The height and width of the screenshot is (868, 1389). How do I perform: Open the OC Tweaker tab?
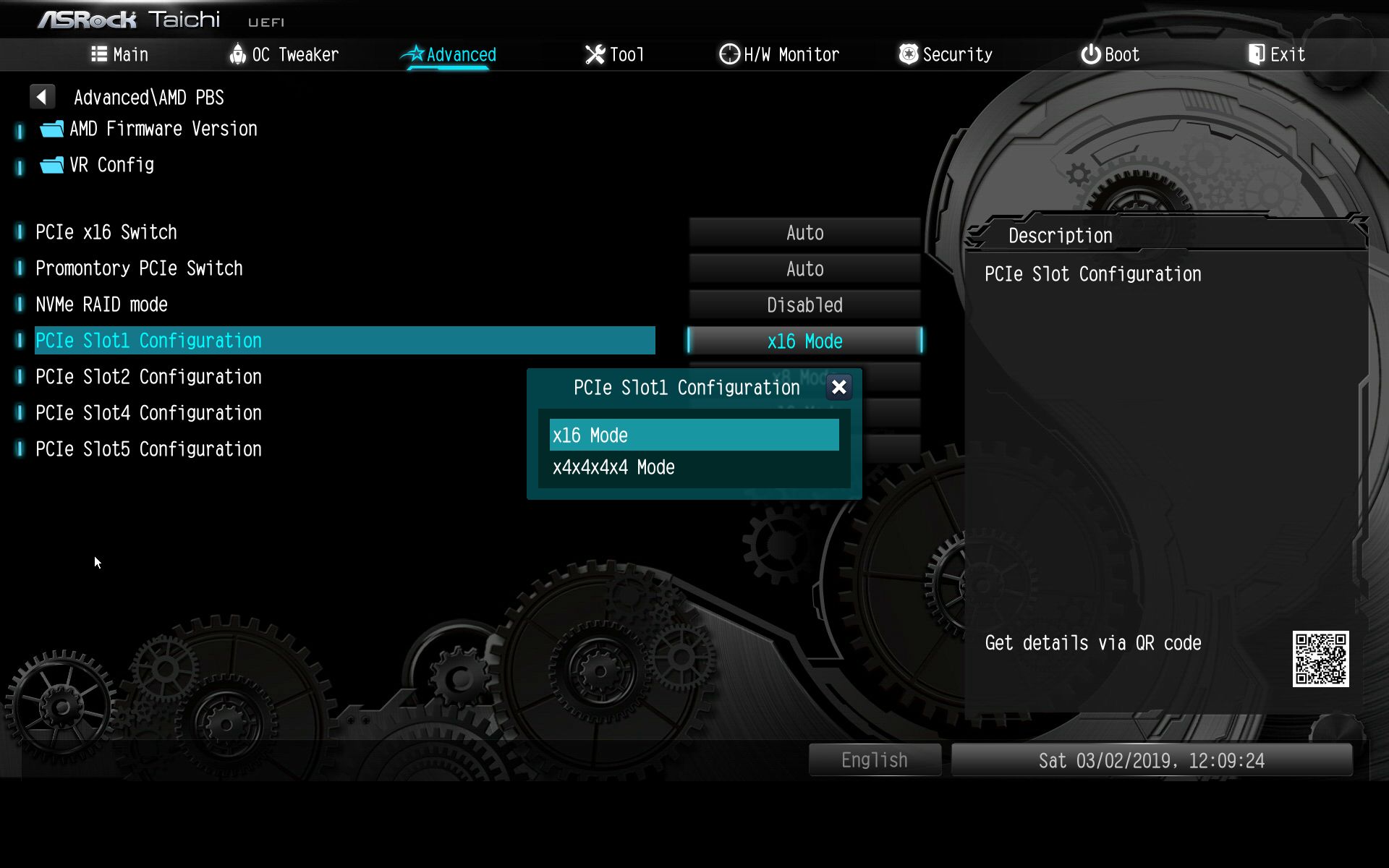pyautogui.click(x=284, y=54)
